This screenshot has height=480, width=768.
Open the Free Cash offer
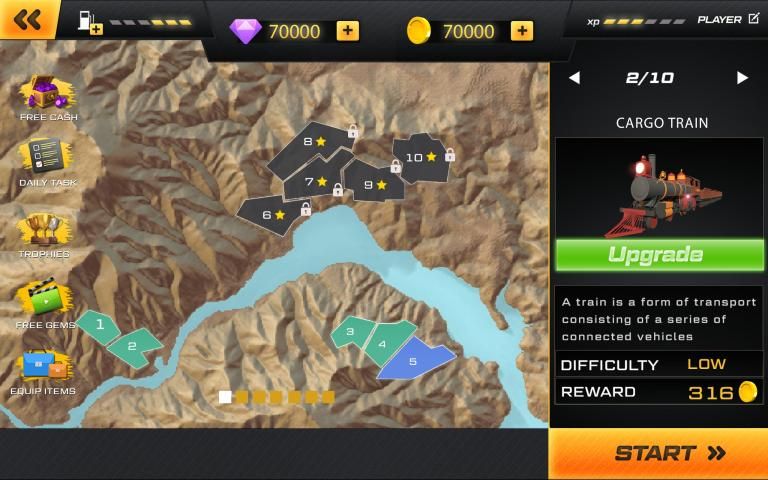[x=47, y=97]
